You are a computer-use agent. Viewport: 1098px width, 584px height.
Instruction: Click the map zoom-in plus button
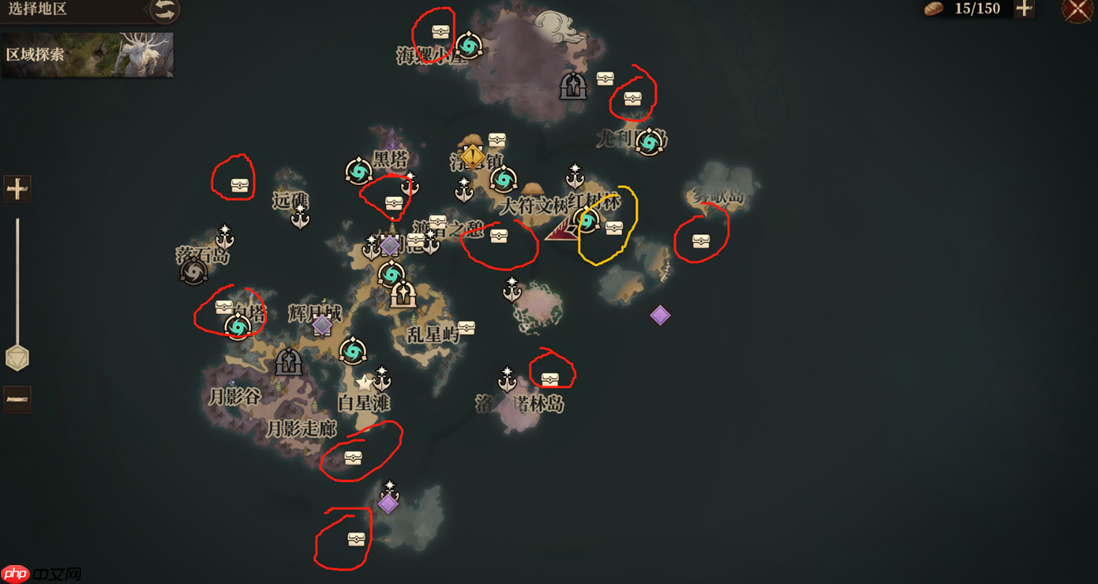click(17, 188)
